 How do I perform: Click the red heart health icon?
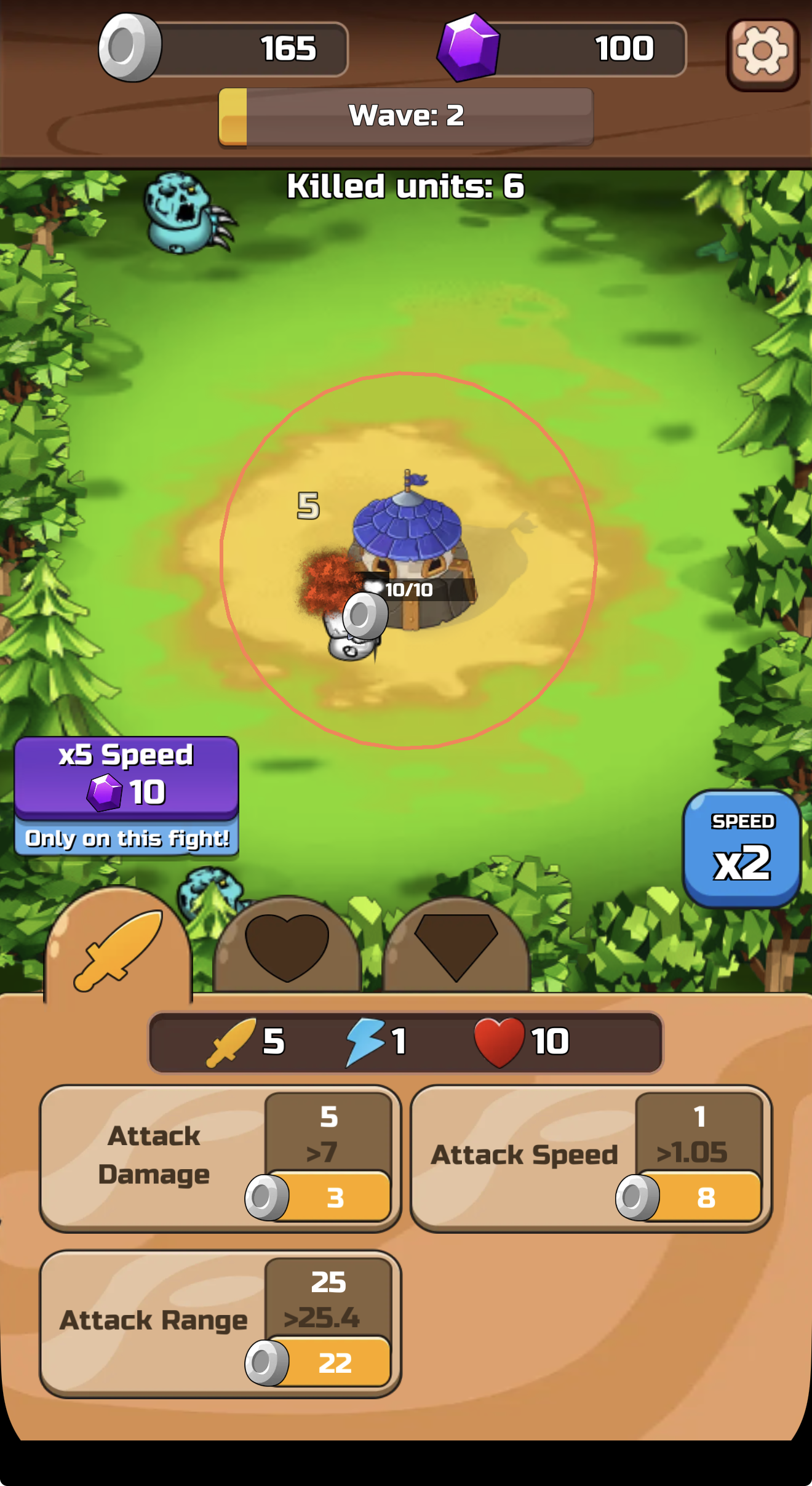pyautogui.click(x=500, y=1041)
